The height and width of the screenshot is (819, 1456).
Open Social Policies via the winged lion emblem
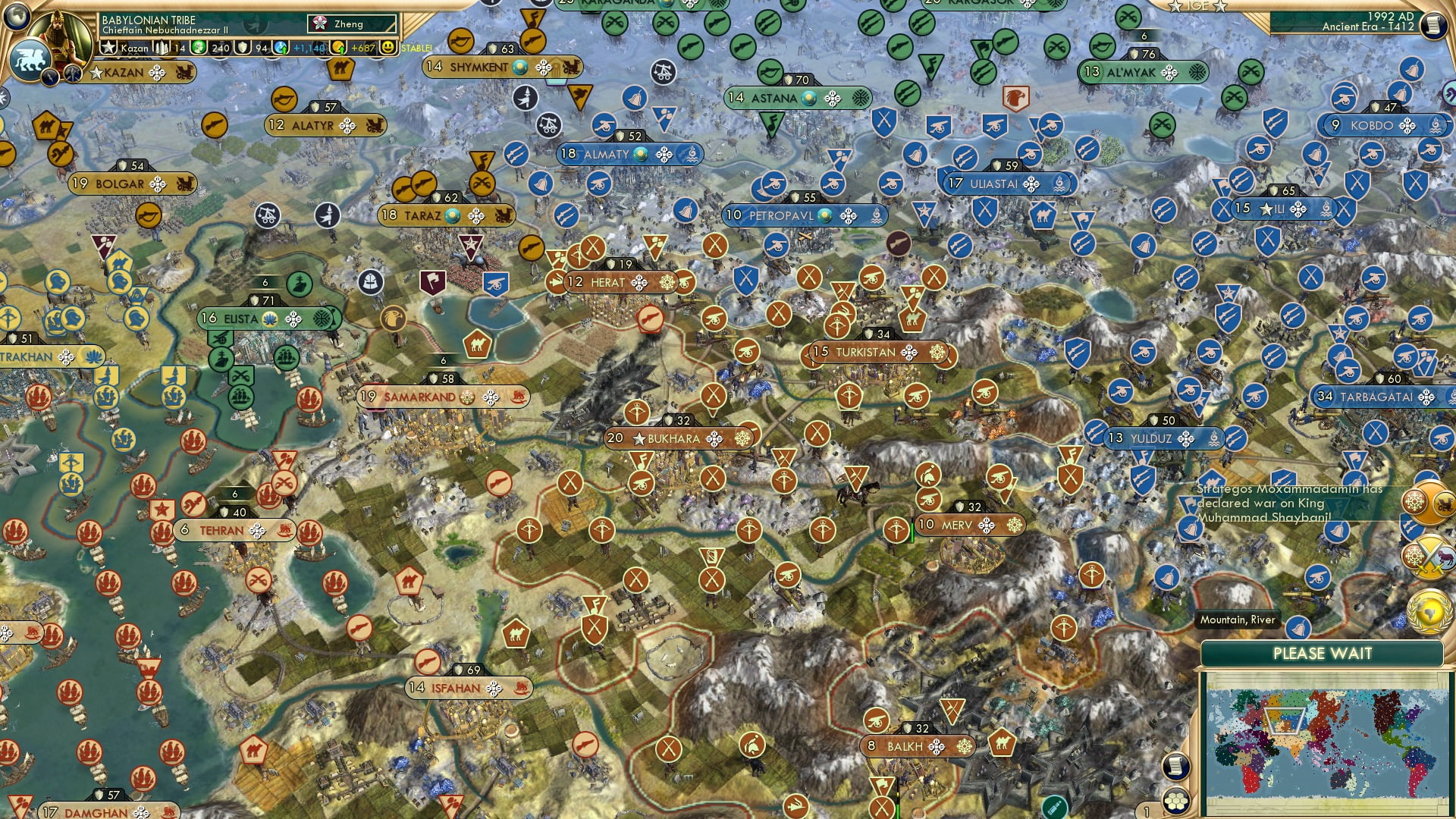click(x=29, y=59)
